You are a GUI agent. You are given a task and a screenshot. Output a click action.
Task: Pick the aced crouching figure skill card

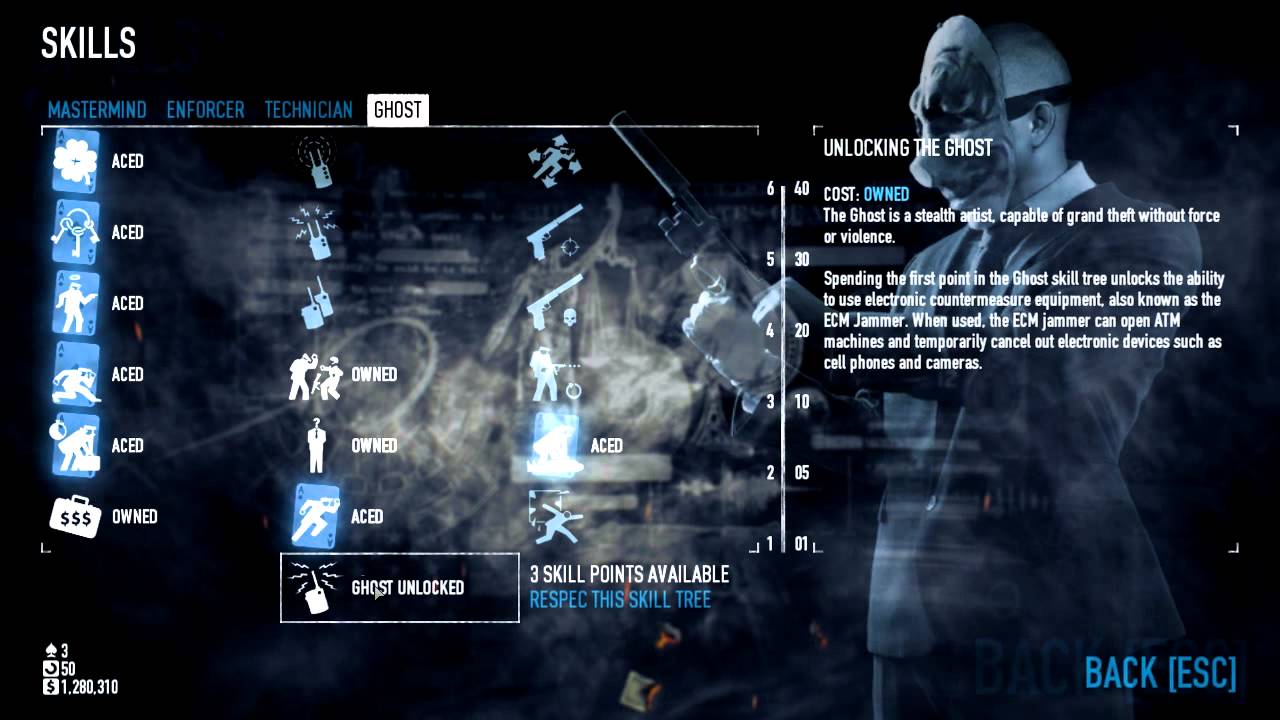tap(555, 446)
